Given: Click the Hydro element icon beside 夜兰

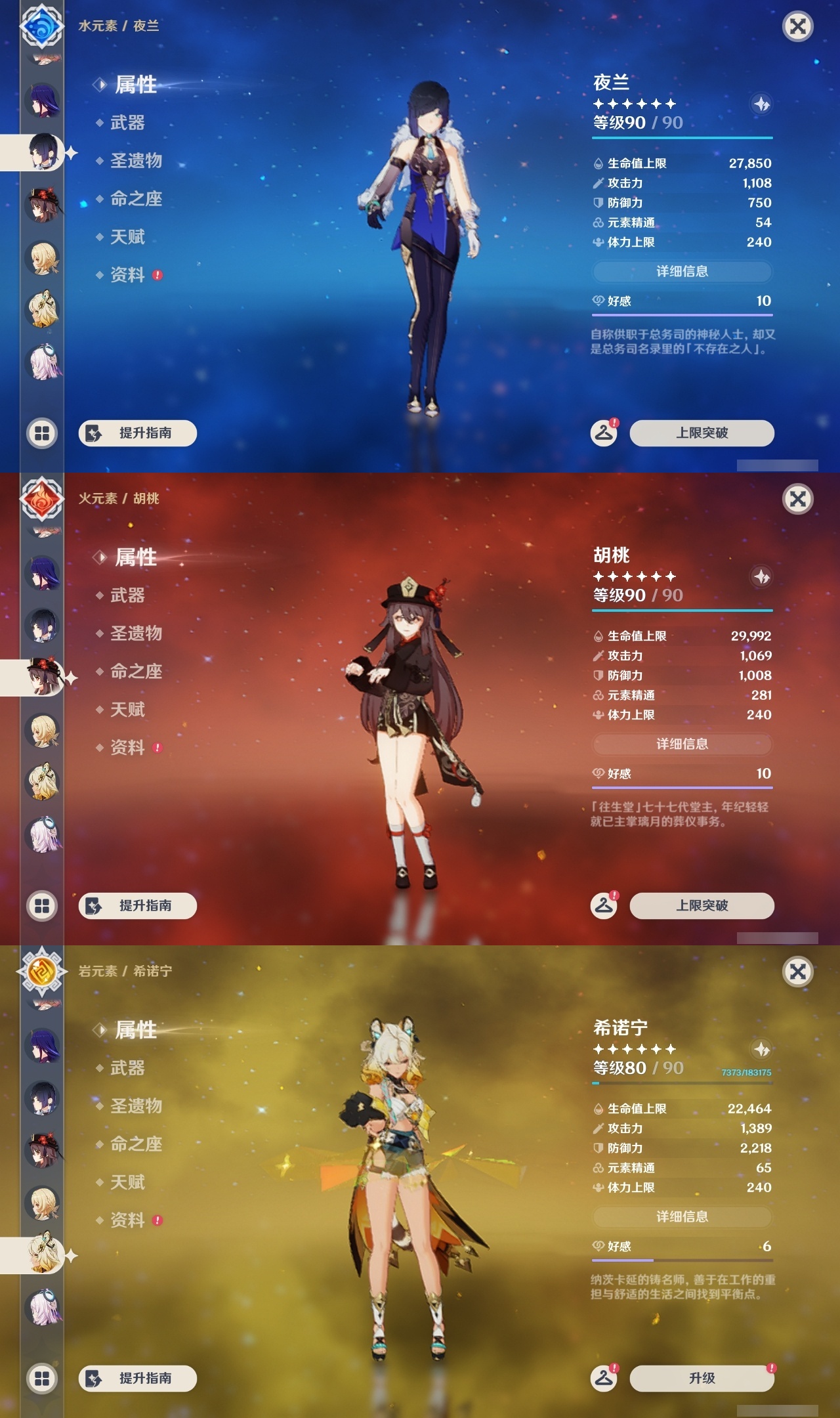Looking at the screenshot, I should pos(41,28).
